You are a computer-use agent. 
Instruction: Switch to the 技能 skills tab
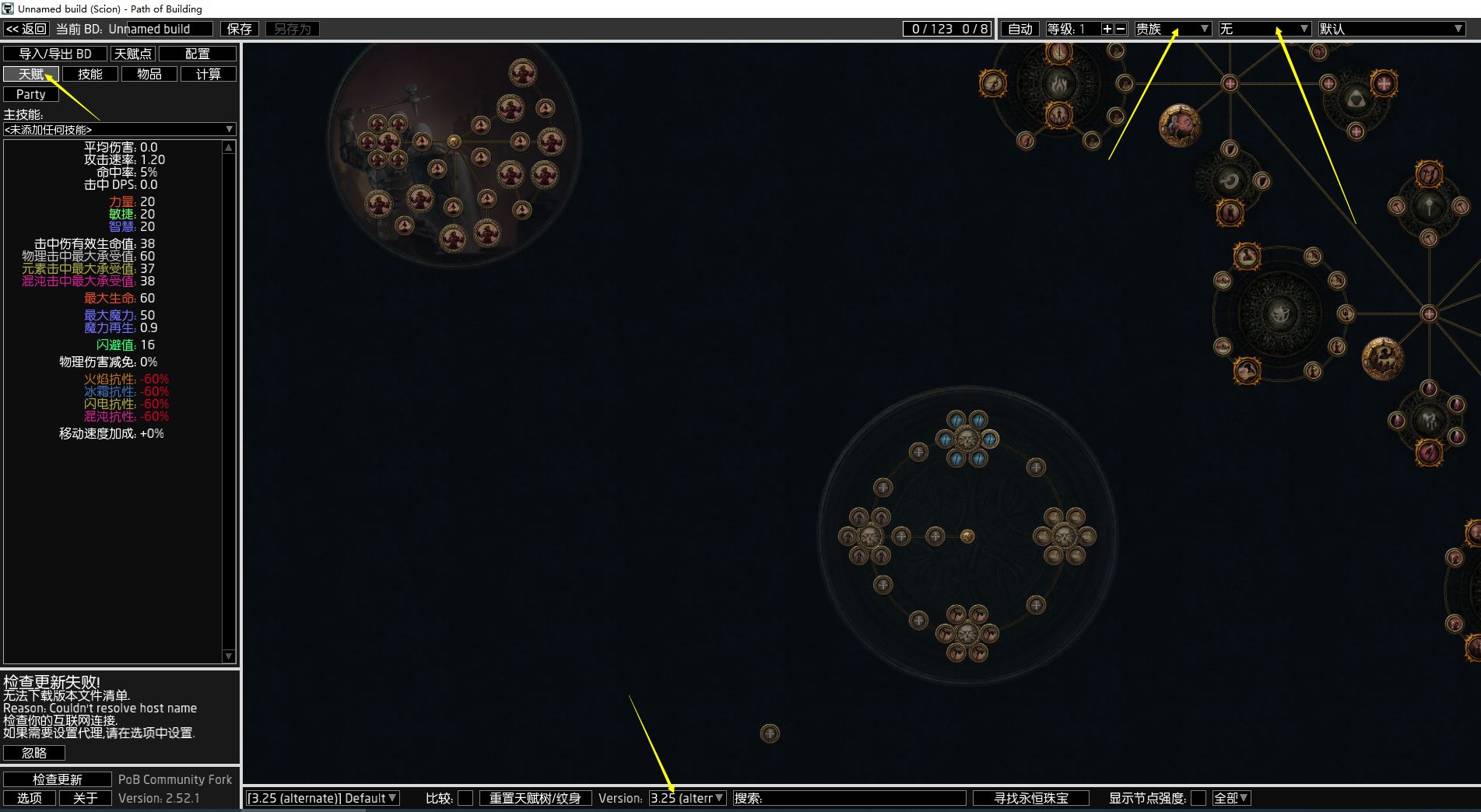point(90,74)
